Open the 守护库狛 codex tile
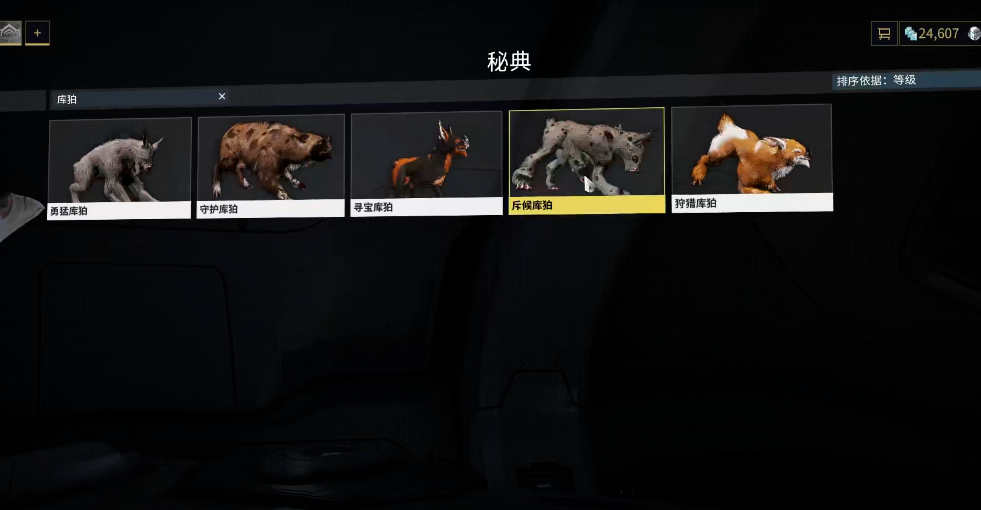The image size is (981, 510). click(x=271, y=165)
